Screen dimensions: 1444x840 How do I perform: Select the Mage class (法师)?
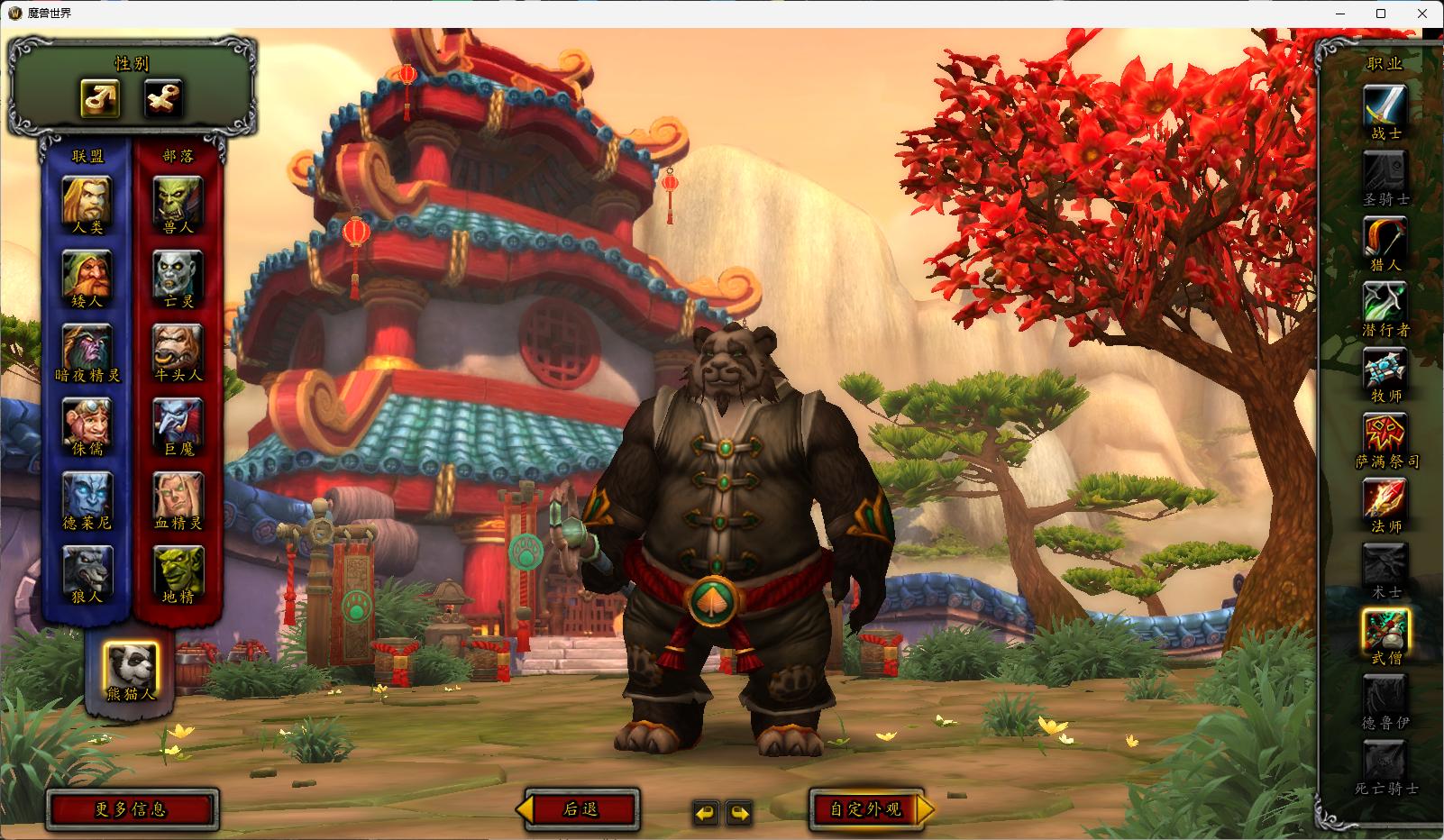[x=1385, y=500]
